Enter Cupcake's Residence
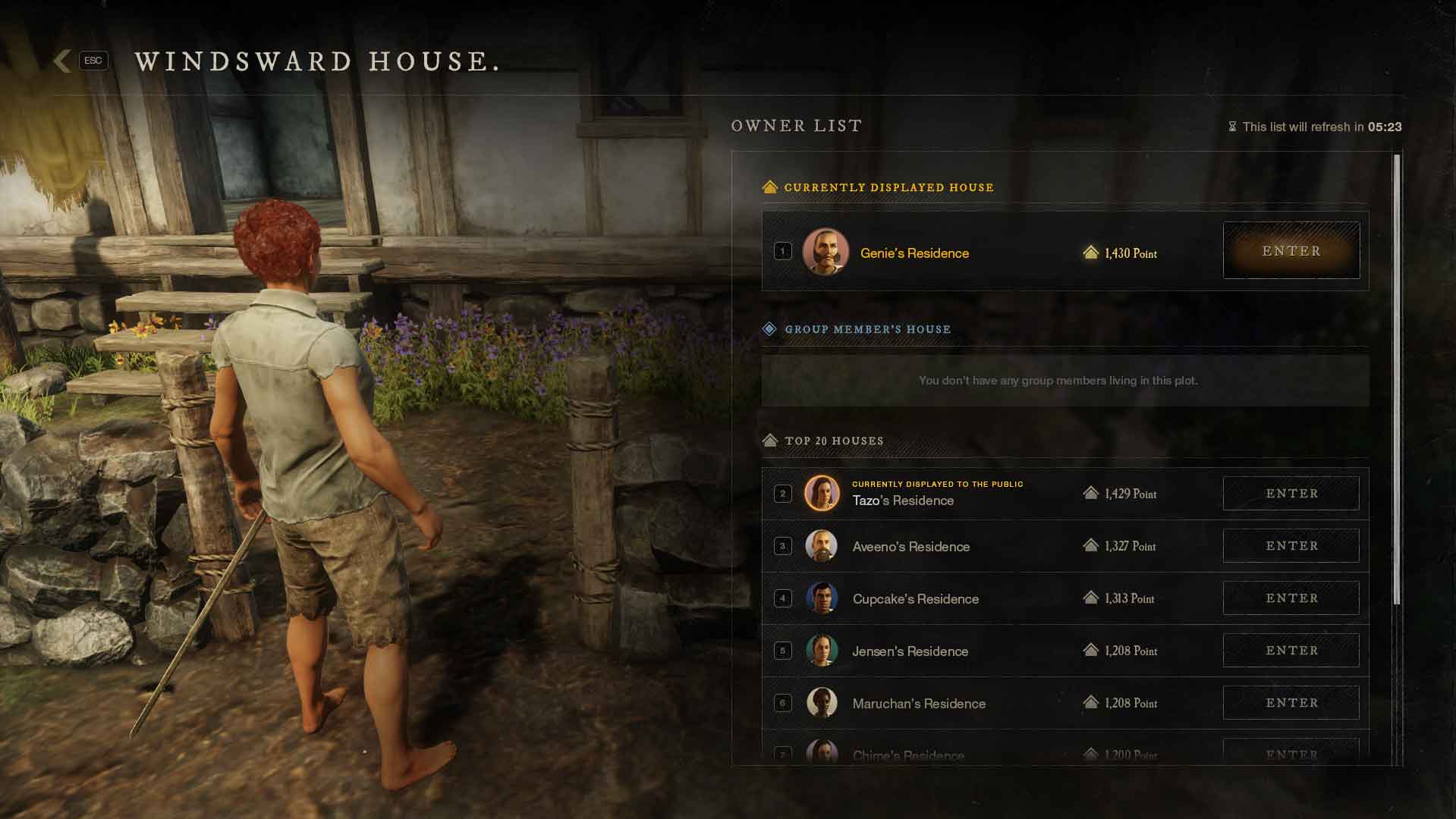This screenshot has width=1456, height=819. [1291, 598]
